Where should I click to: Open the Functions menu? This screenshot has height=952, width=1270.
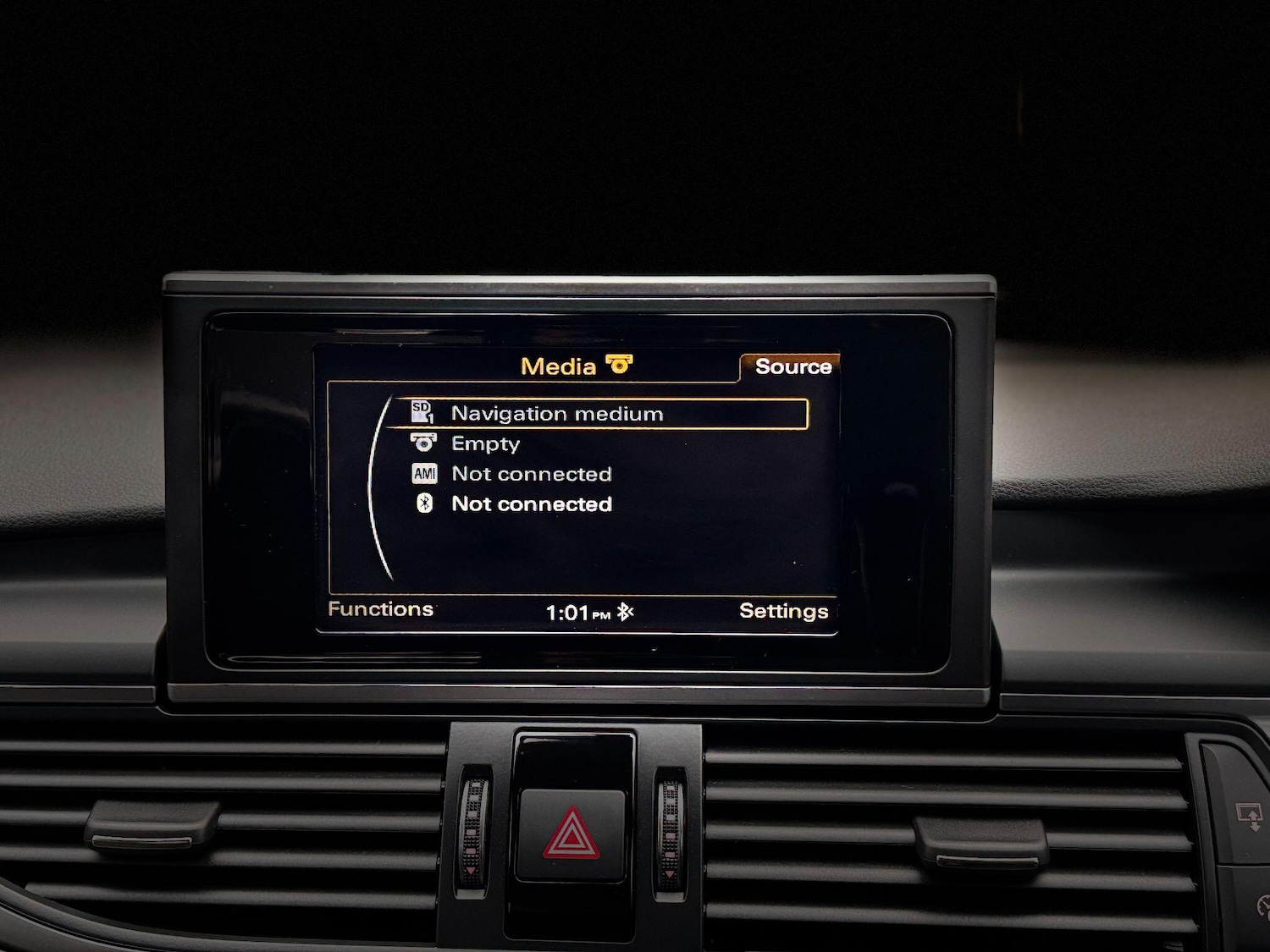[380, 609]
